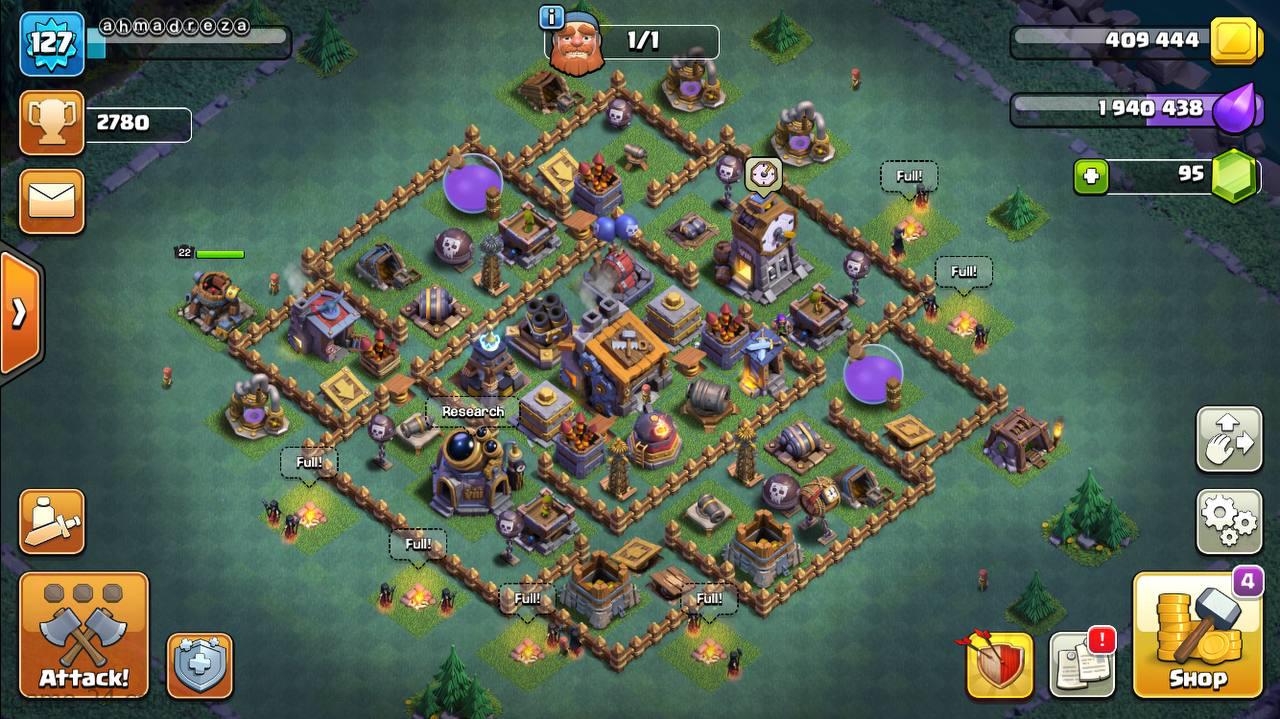1280x719 pixels.
Task: Expand the left side arrow panel
Action: coord(20,314)
